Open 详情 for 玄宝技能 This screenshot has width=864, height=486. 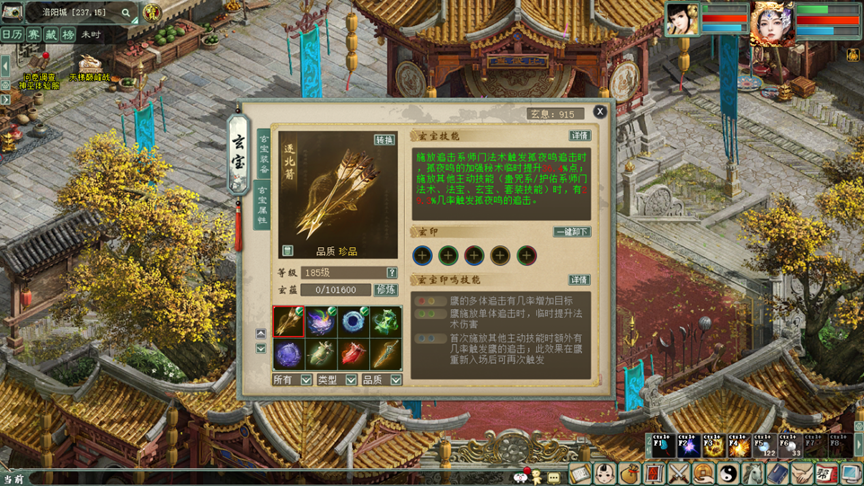click(x=579, y=136)
